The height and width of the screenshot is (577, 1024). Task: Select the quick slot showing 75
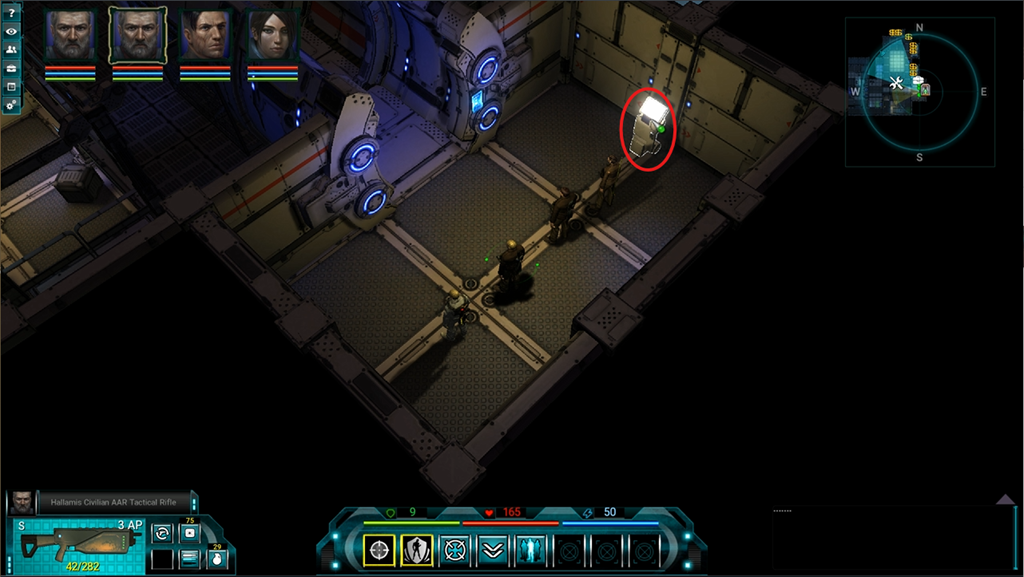(189, 533)
